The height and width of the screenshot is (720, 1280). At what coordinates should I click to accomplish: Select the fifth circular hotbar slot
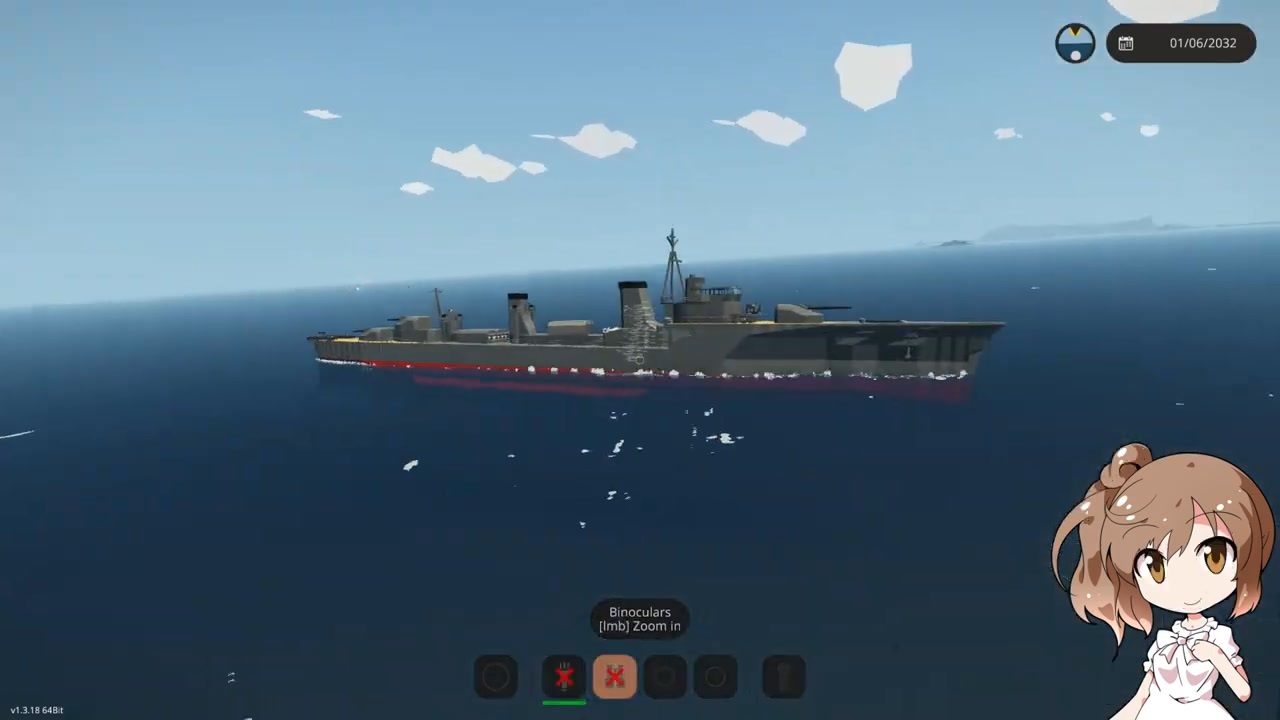tap(715, 677)
